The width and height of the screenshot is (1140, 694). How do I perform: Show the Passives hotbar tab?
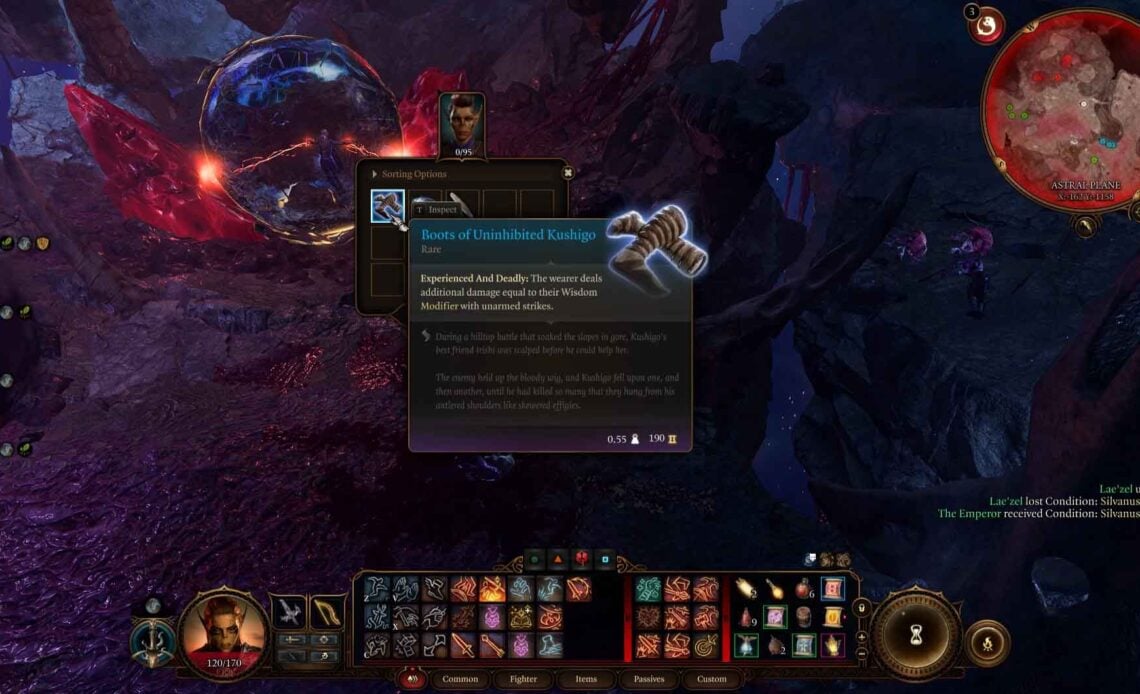[x=650, y=679]
